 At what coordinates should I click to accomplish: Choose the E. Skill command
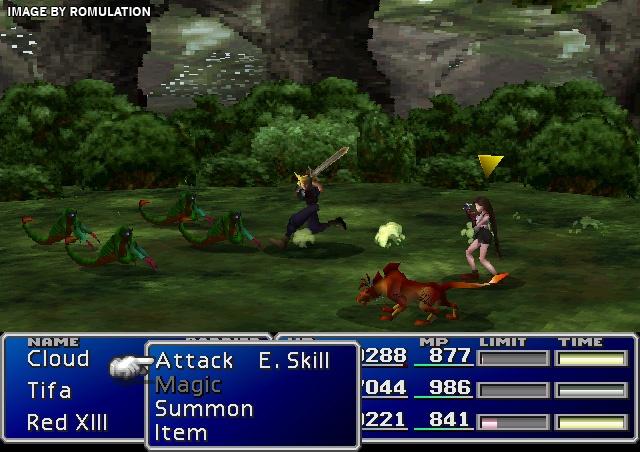[x=293, y=361]
